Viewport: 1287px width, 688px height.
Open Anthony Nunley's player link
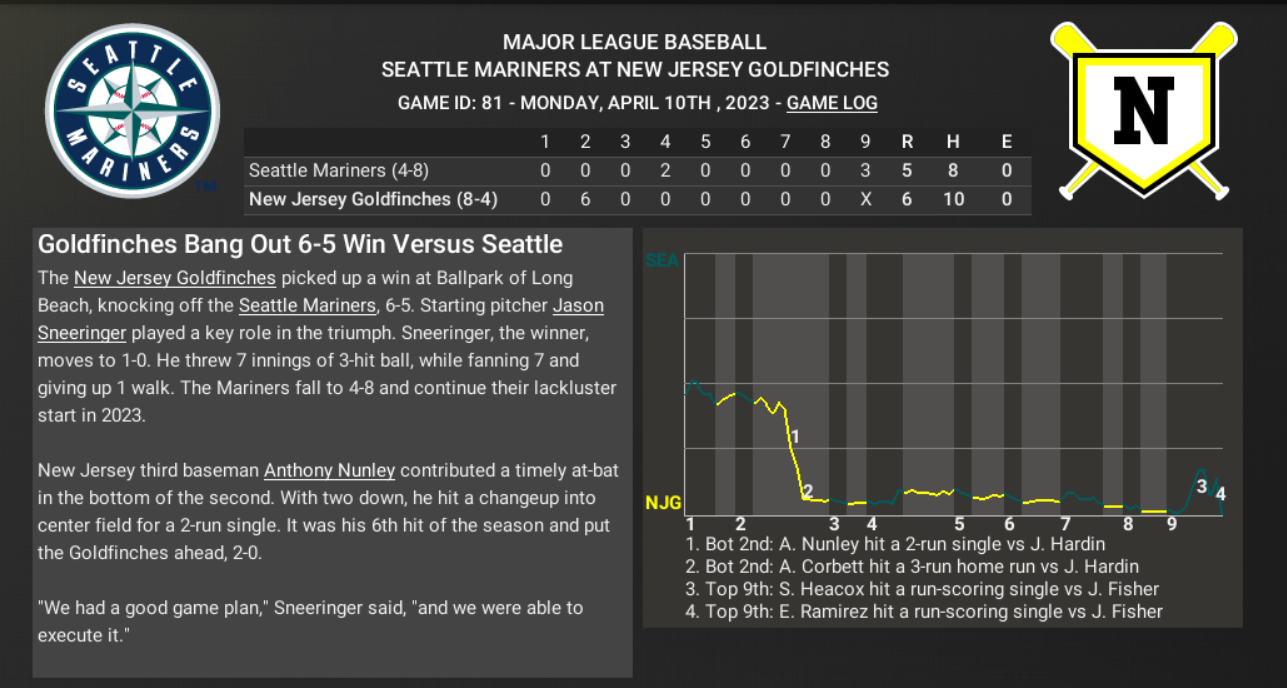pos(329,470)
